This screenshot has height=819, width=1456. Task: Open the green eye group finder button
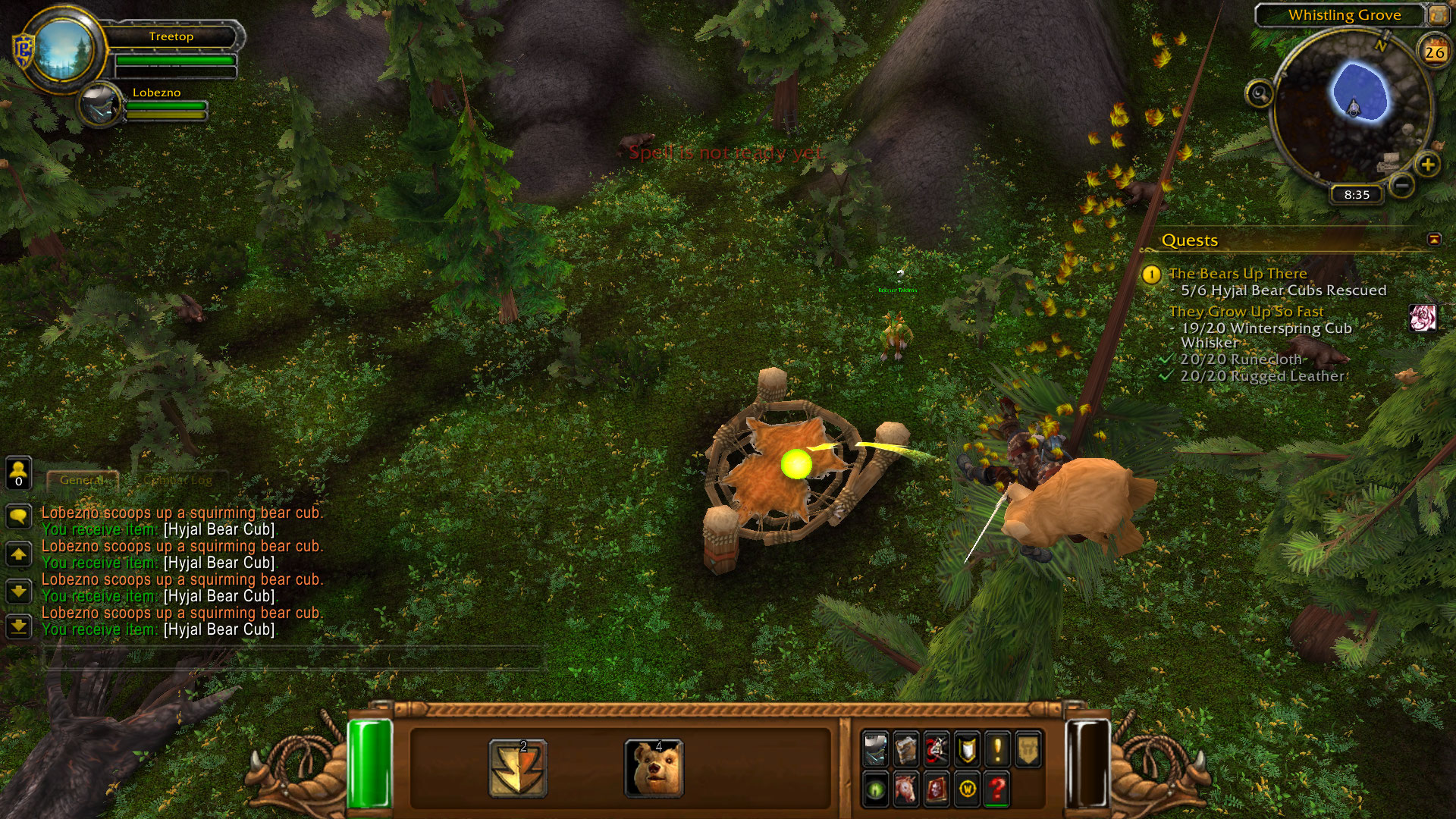coord(875,790)
